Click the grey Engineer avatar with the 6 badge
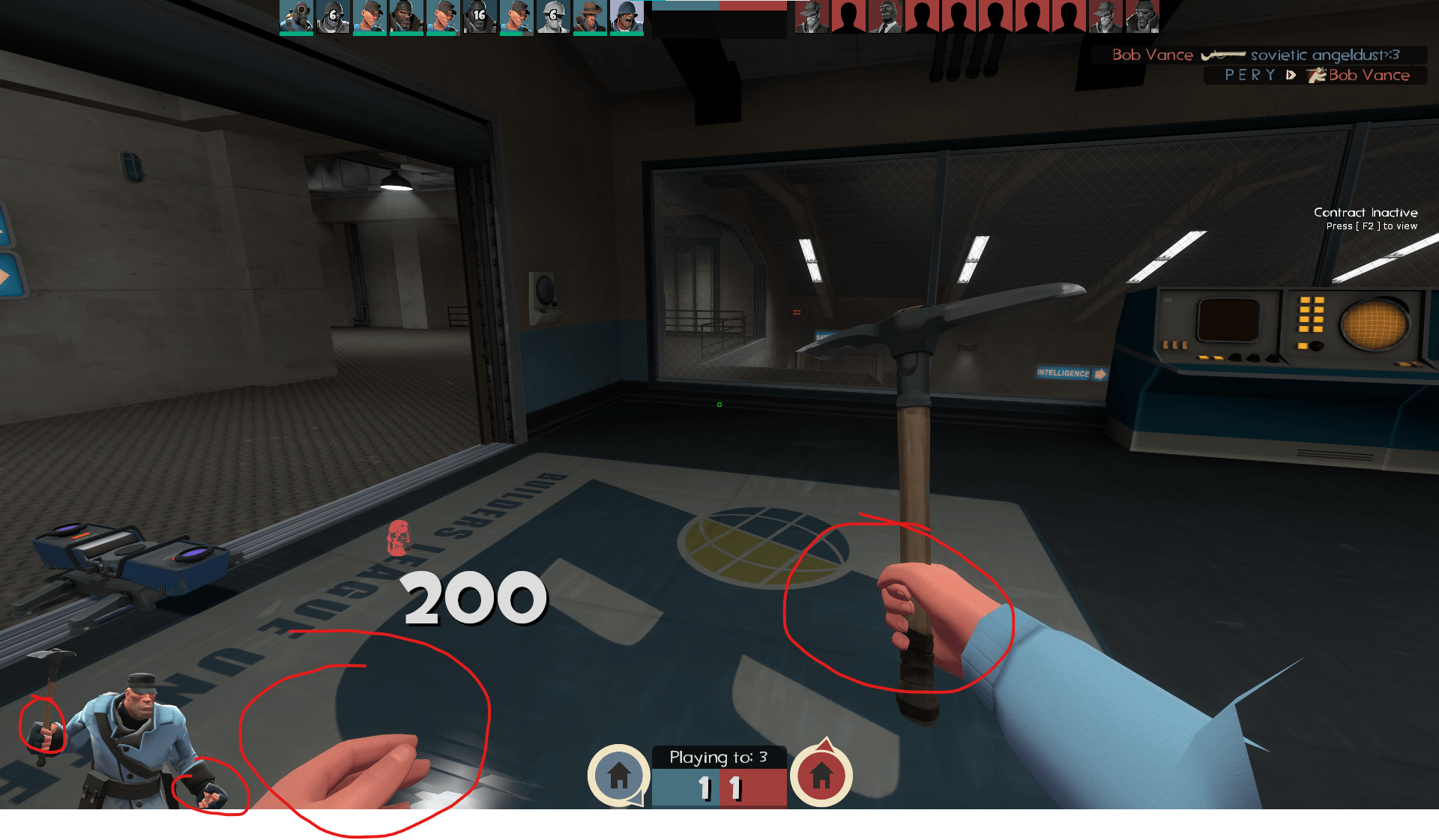This screenshot has width=1439, height=840. tap(553, 16)
